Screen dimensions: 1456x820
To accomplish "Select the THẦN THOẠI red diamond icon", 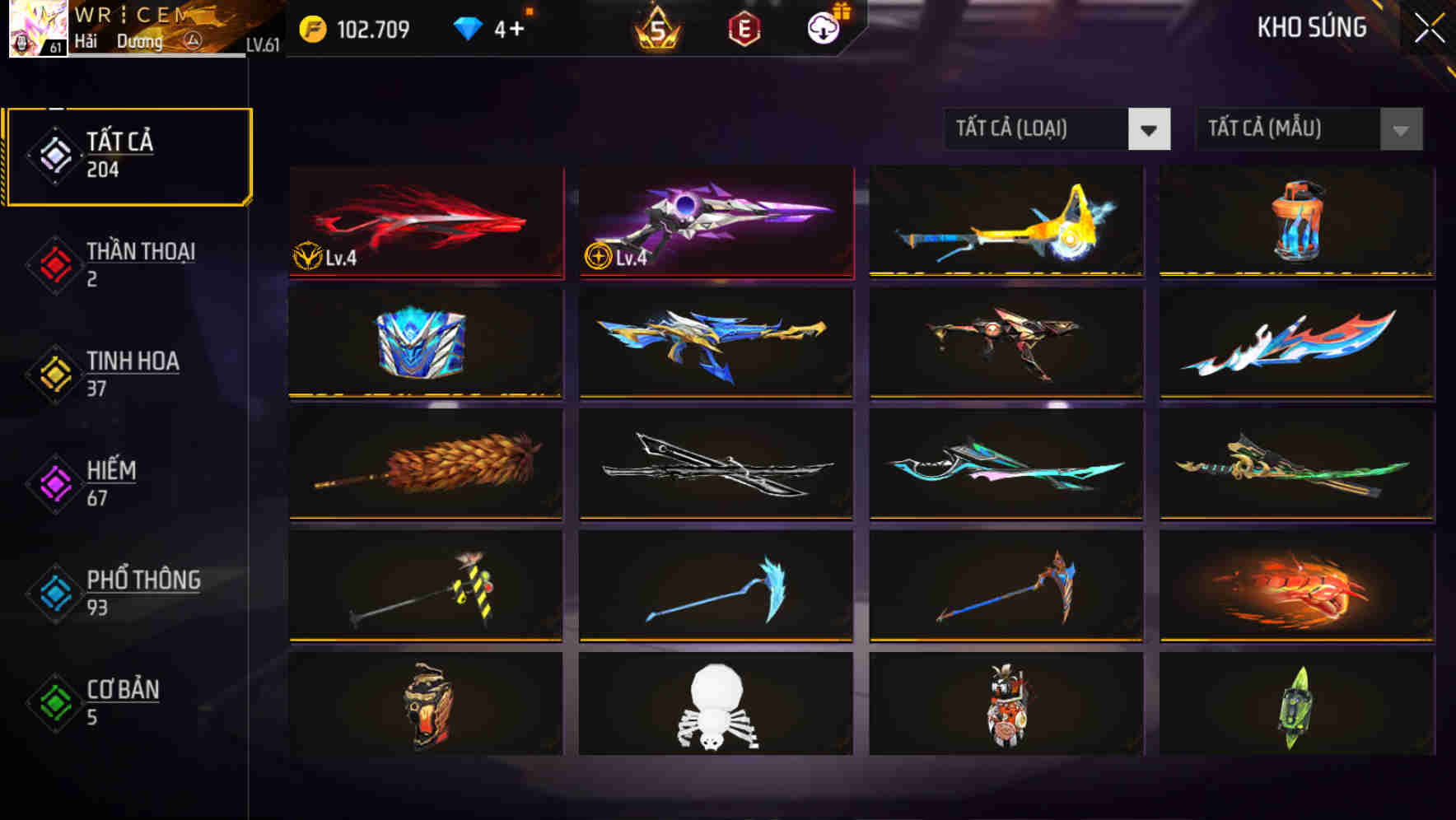I will click(54, 263).
